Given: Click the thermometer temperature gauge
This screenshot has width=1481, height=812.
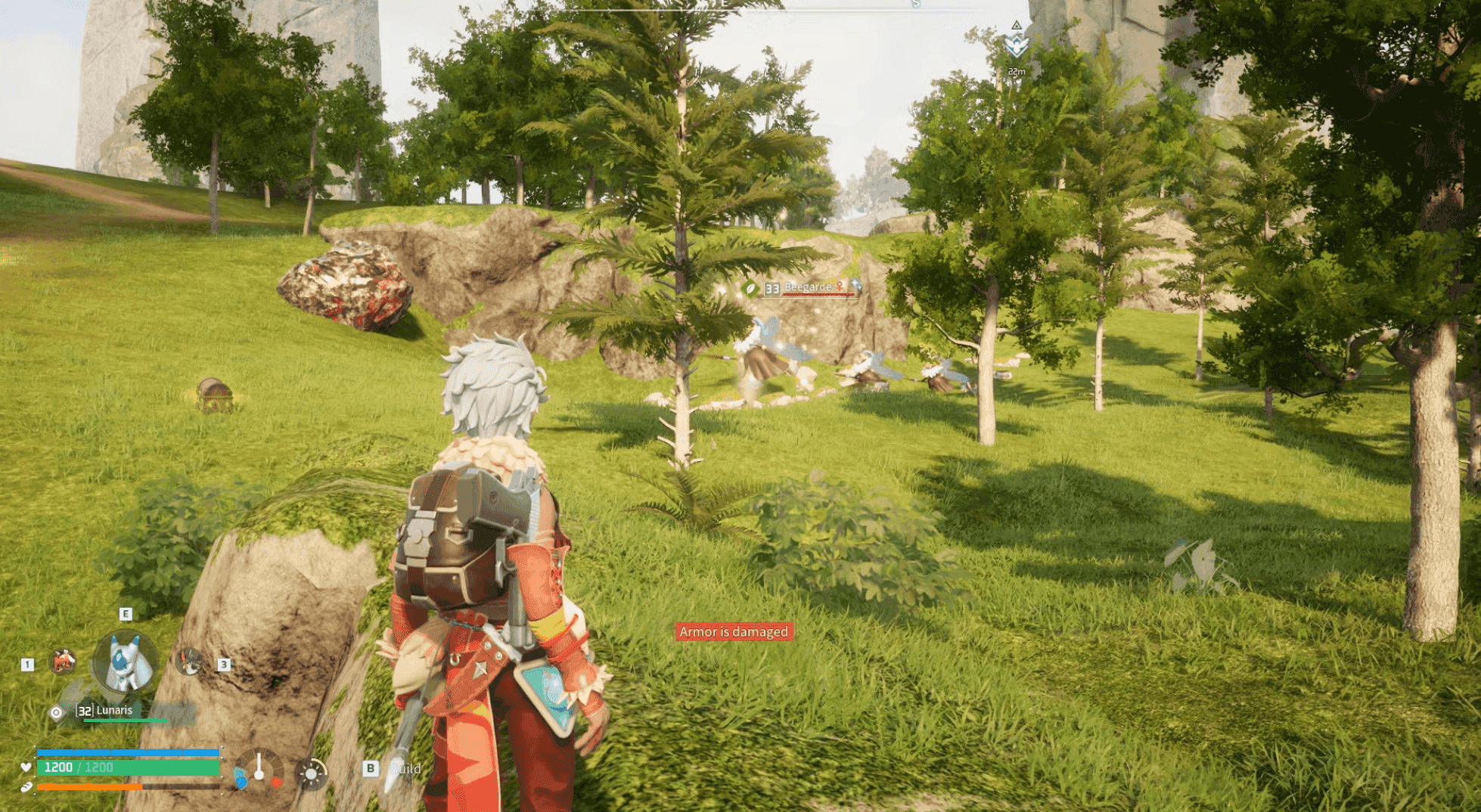Looking at the screenshot, I should pos(259,770).
